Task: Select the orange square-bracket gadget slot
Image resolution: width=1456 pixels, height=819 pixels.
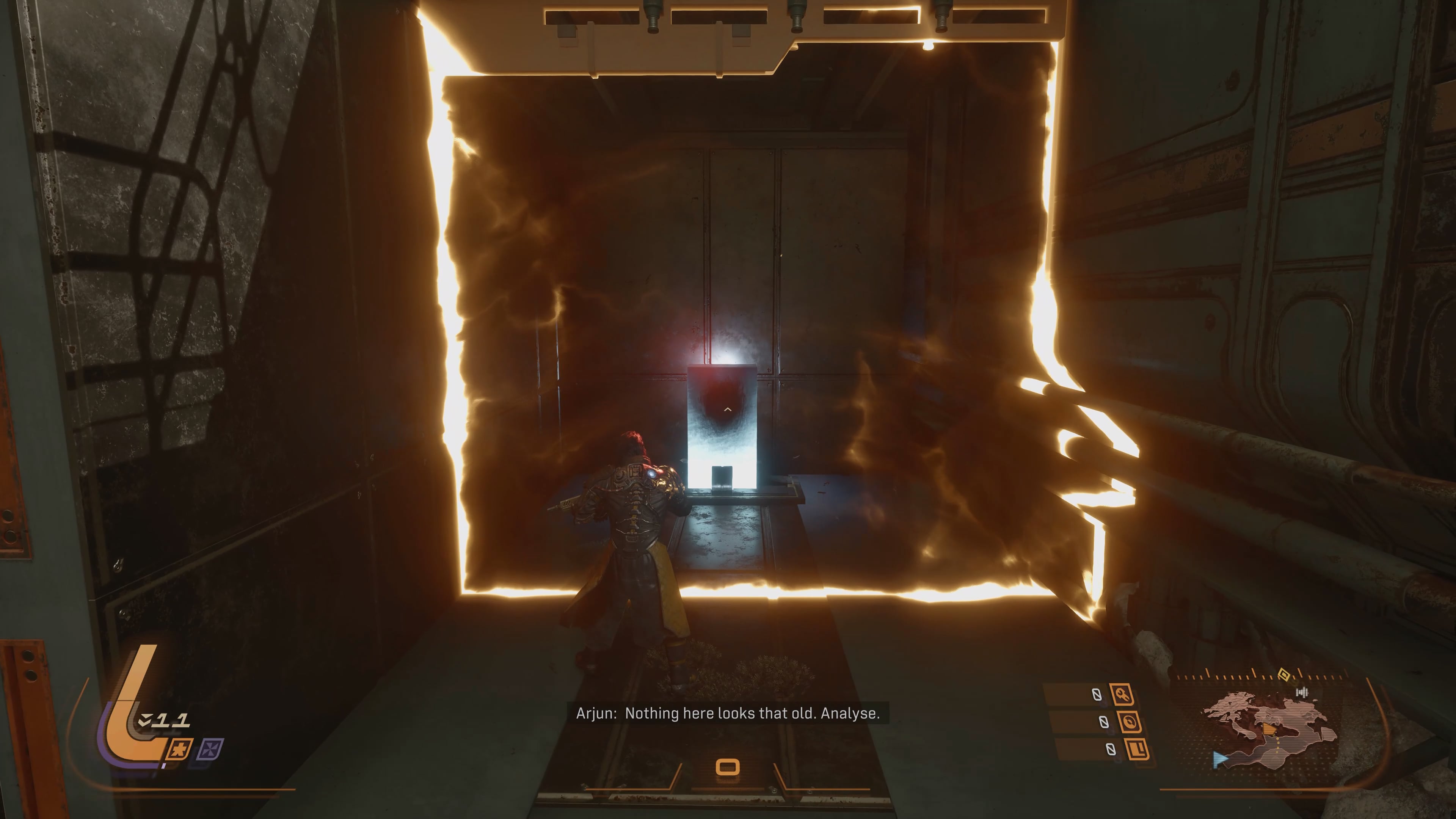Action: (1137, 750)
